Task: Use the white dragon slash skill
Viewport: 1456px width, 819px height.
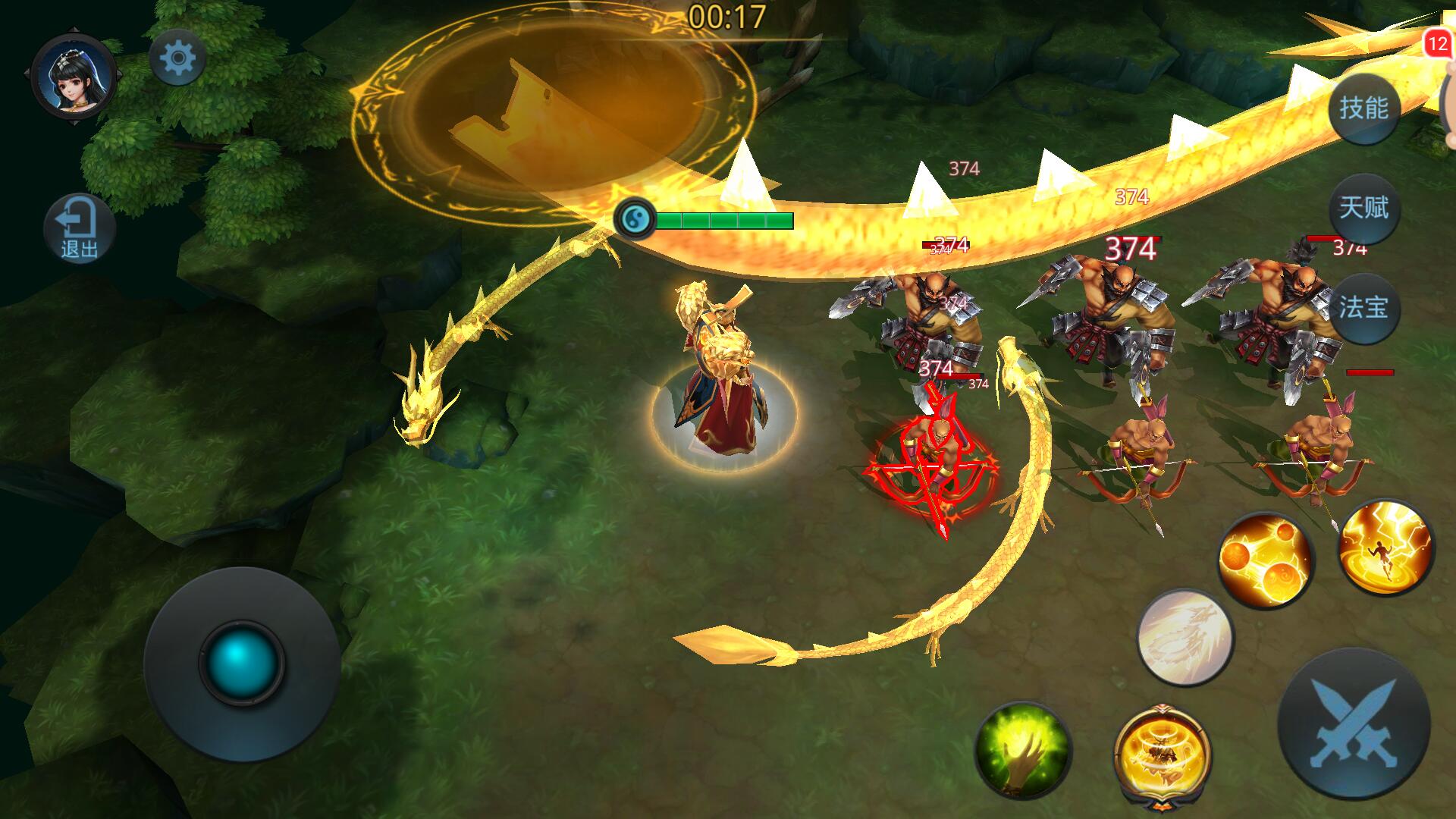Action: click(x=1185, y=637)
